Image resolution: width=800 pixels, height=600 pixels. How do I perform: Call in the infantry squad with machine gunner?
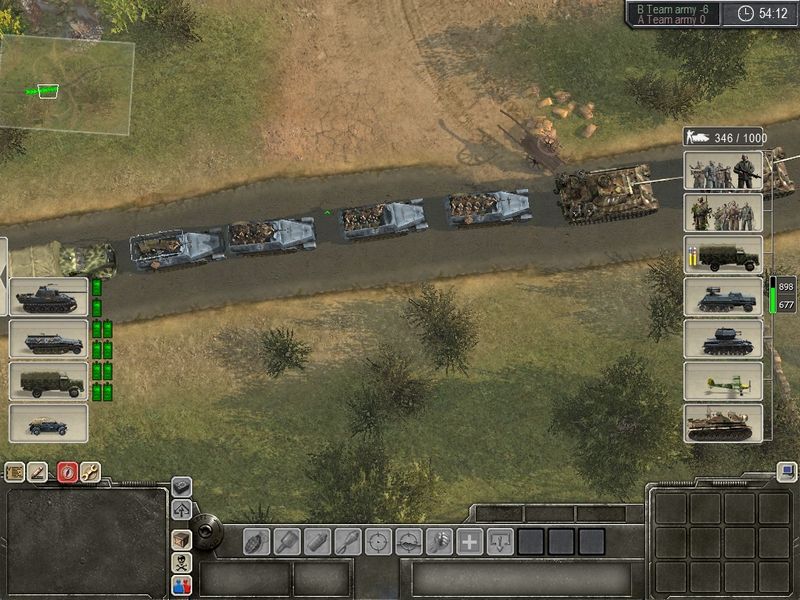click(723, 170)
